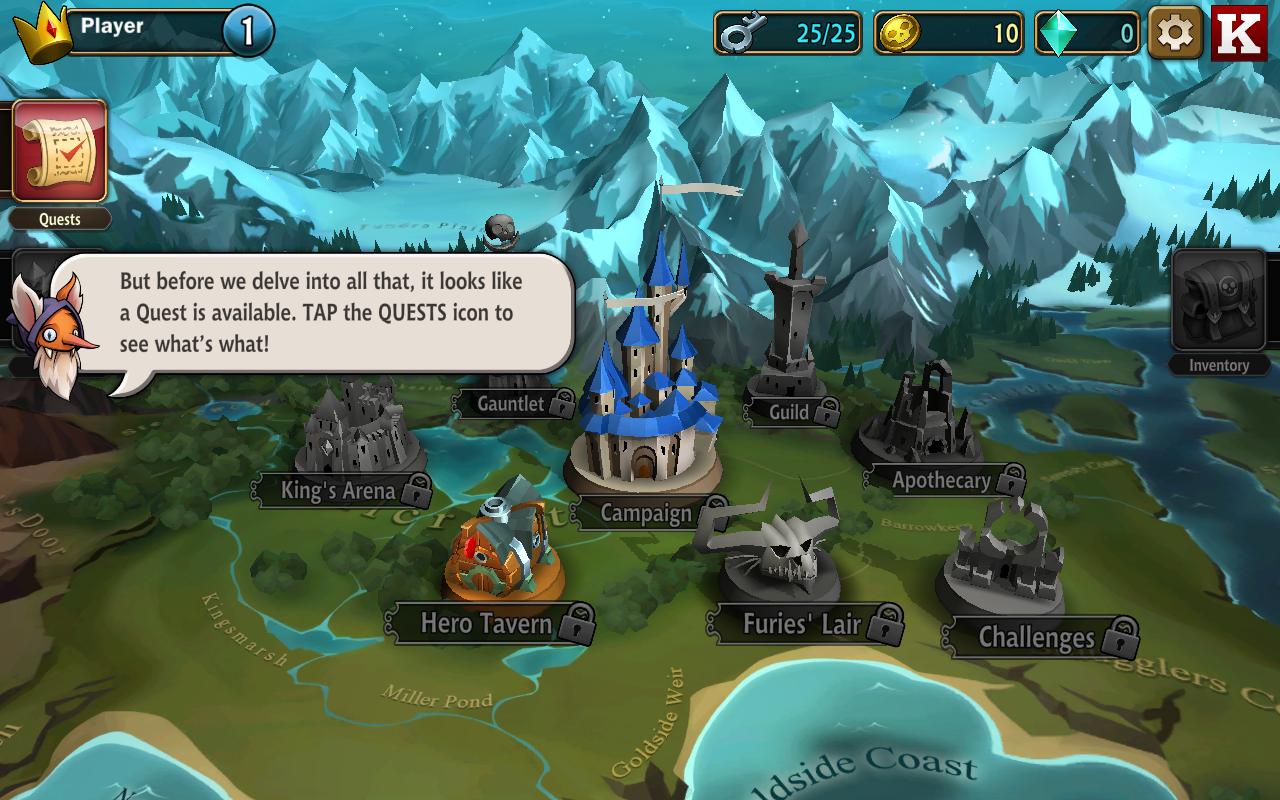Open the Player profile crown banner

tap(140, 30)
